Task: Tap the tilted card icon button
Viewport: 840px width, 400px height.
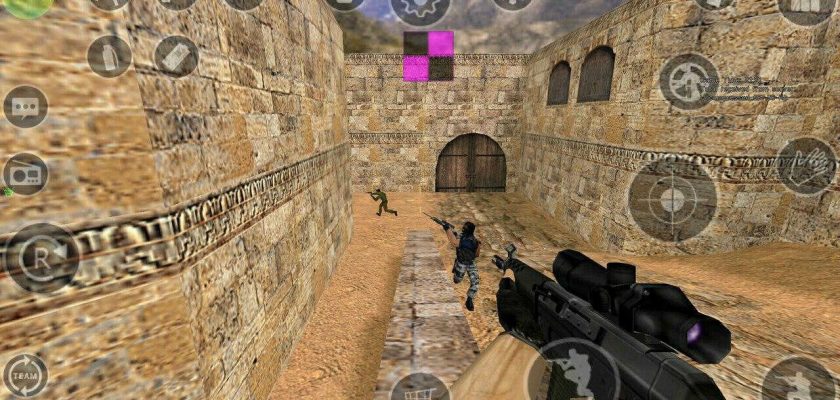Action: [x=176, y=56]
